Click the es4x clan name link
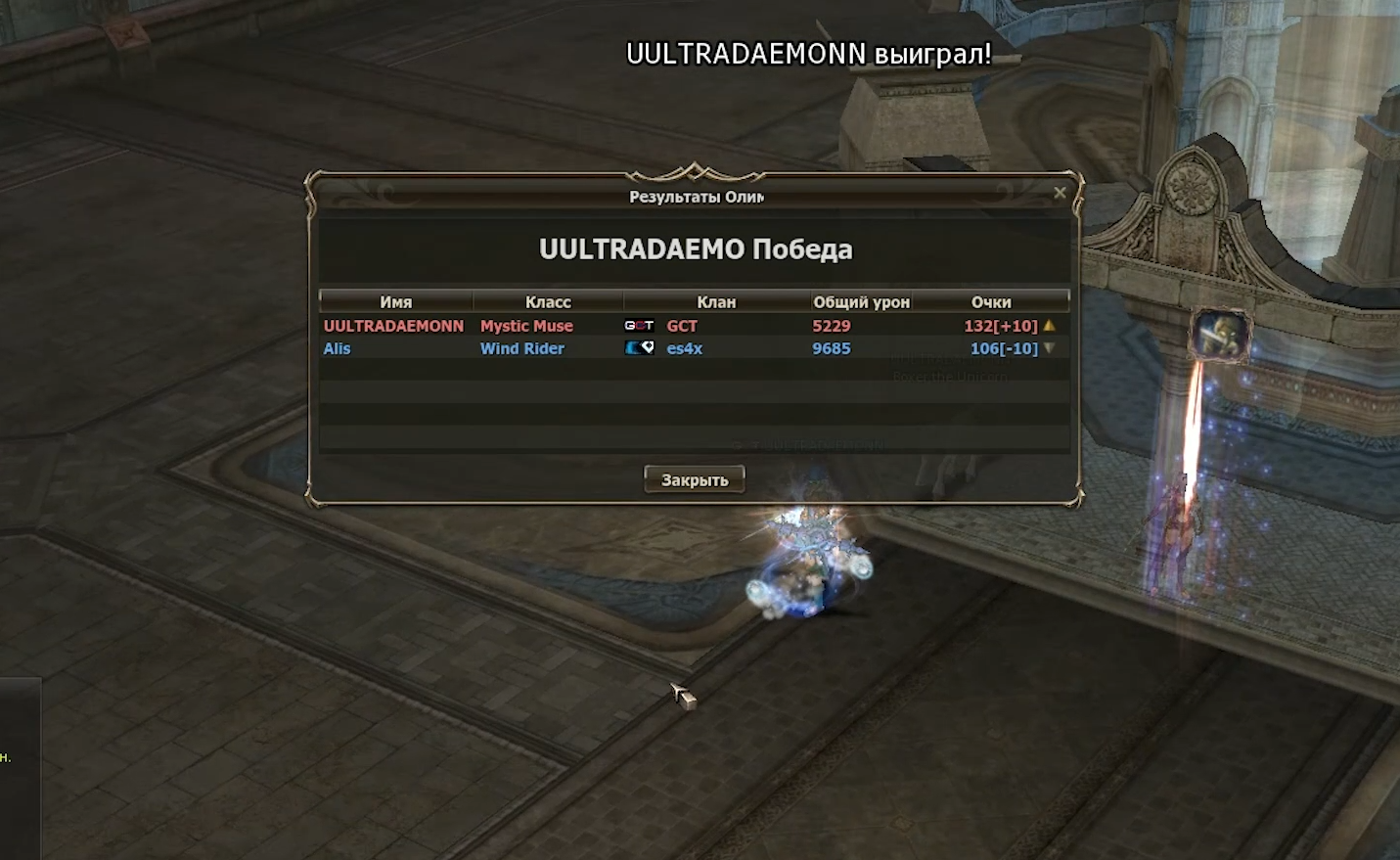The image size is (1400, 860). tap(684, 348)
